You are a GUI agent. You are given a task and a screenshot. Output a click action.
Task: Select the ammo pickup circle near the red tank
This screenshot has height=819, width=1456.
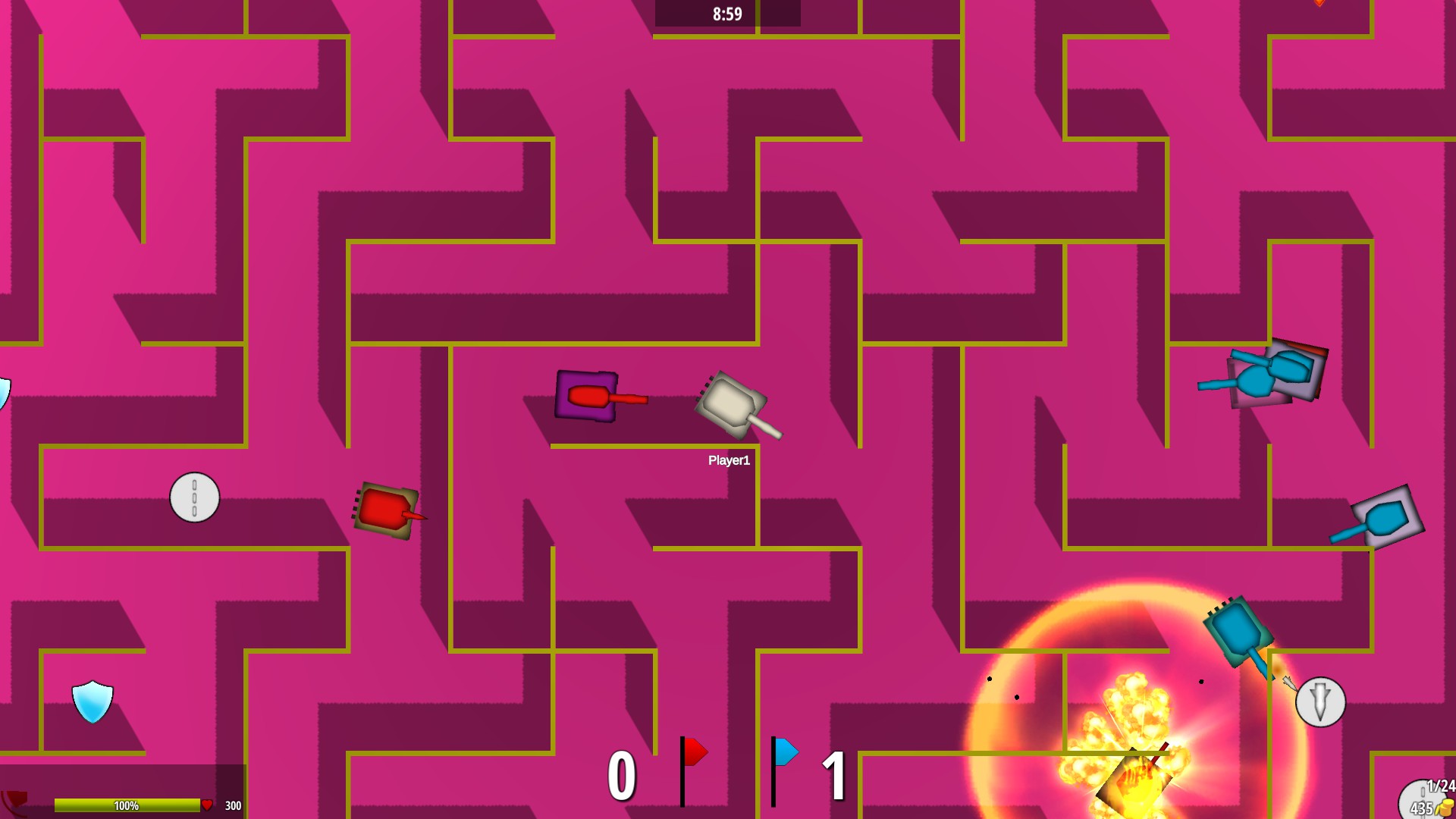point(194,498)
